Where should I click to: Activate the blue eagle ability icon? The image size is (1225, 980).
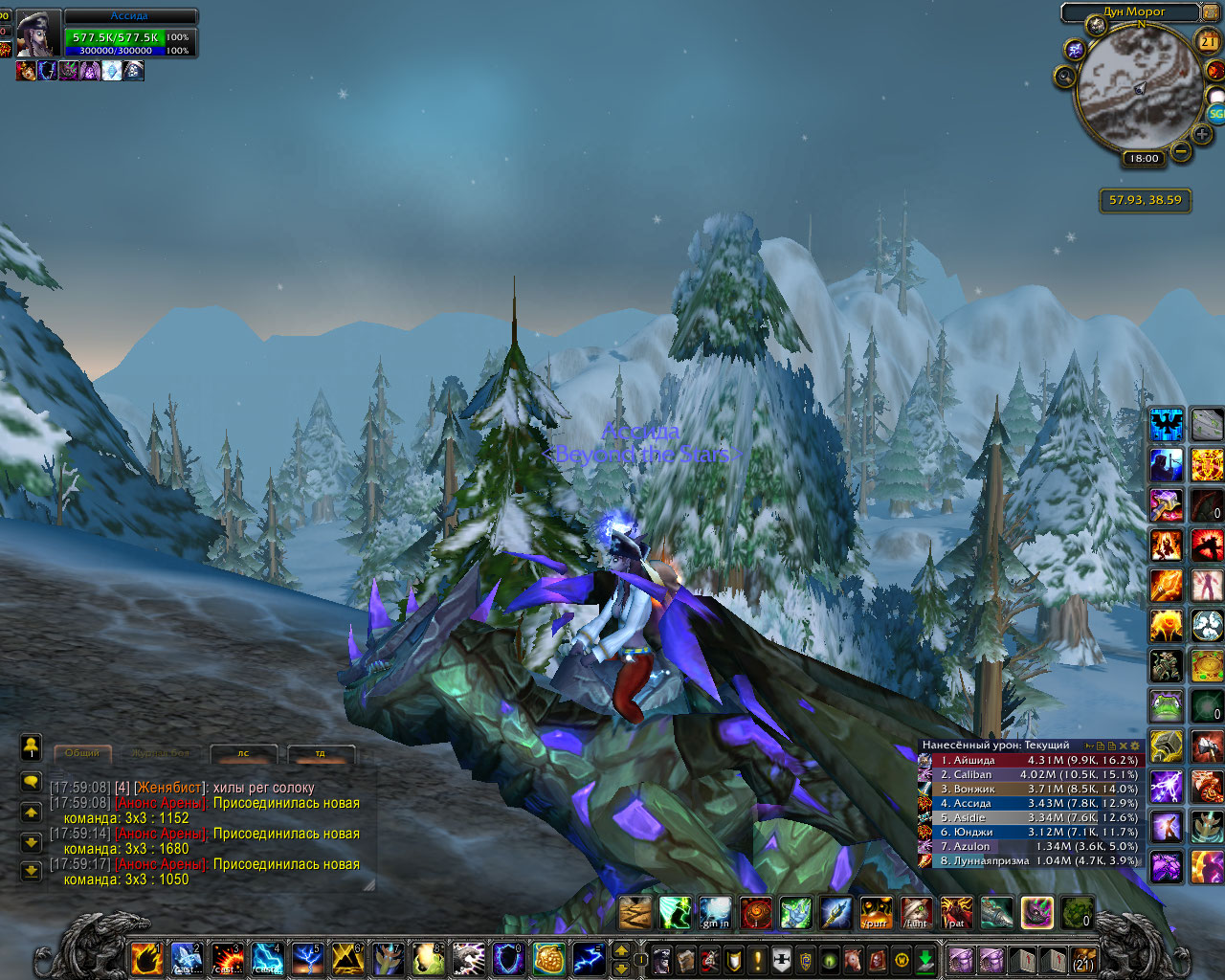1167,424
